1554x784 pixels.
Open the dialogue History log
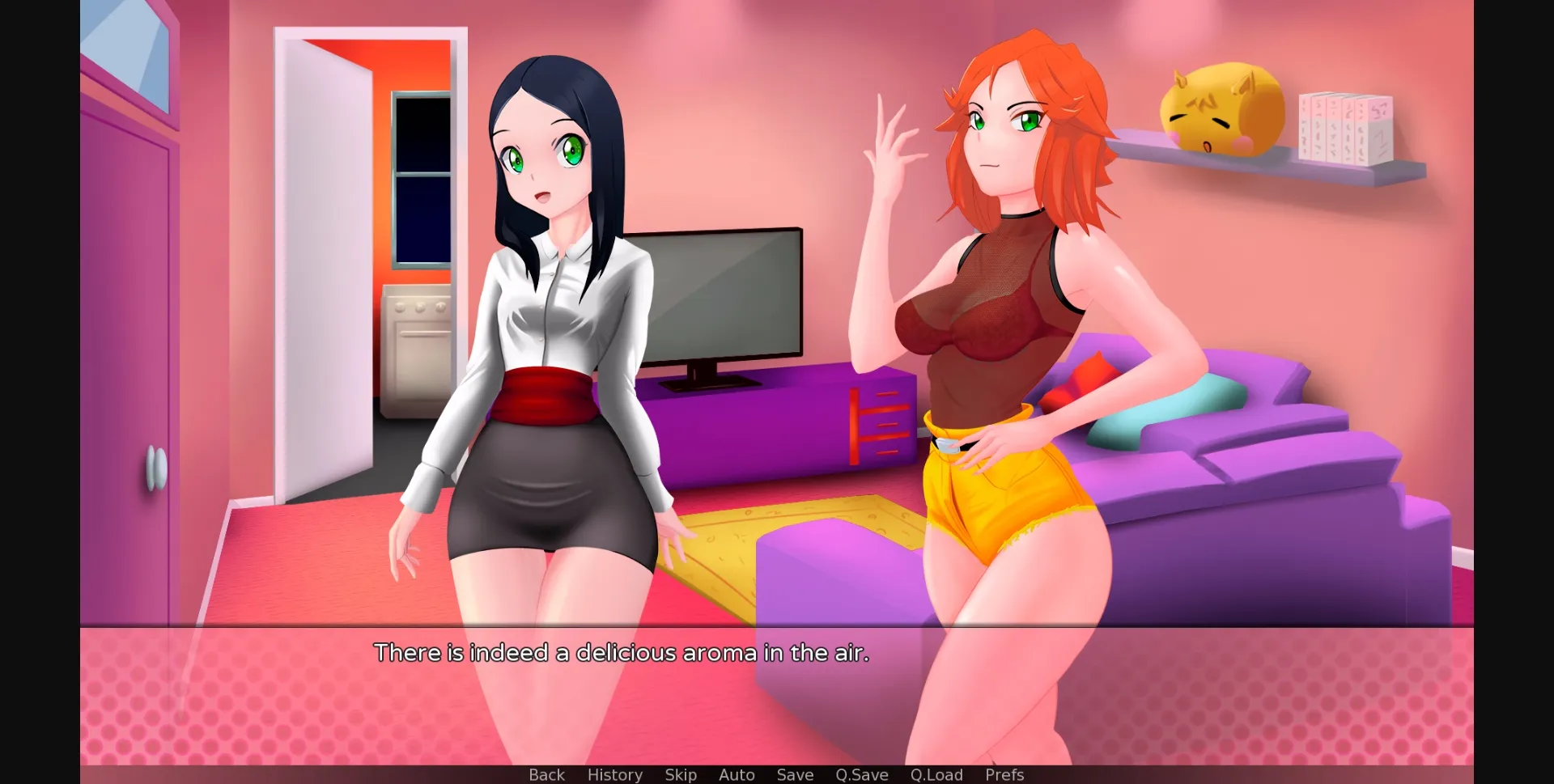coord(614,774)
